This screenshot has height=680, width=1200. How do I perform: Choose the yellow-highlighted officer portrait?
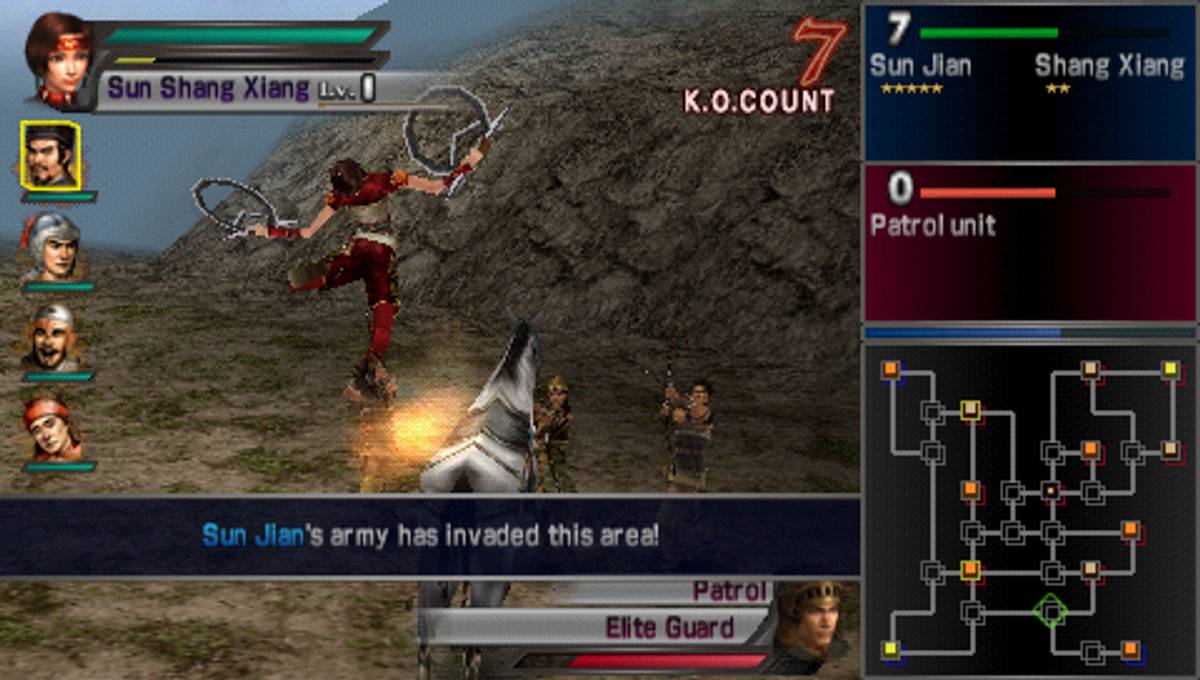click(50, 155)
